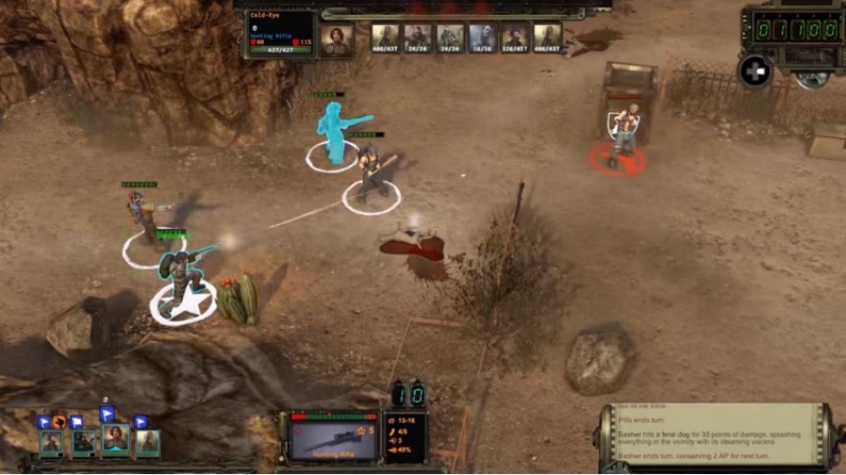Click the round white cross button
This screenshot has width=846, height=475.
(754, 70)
